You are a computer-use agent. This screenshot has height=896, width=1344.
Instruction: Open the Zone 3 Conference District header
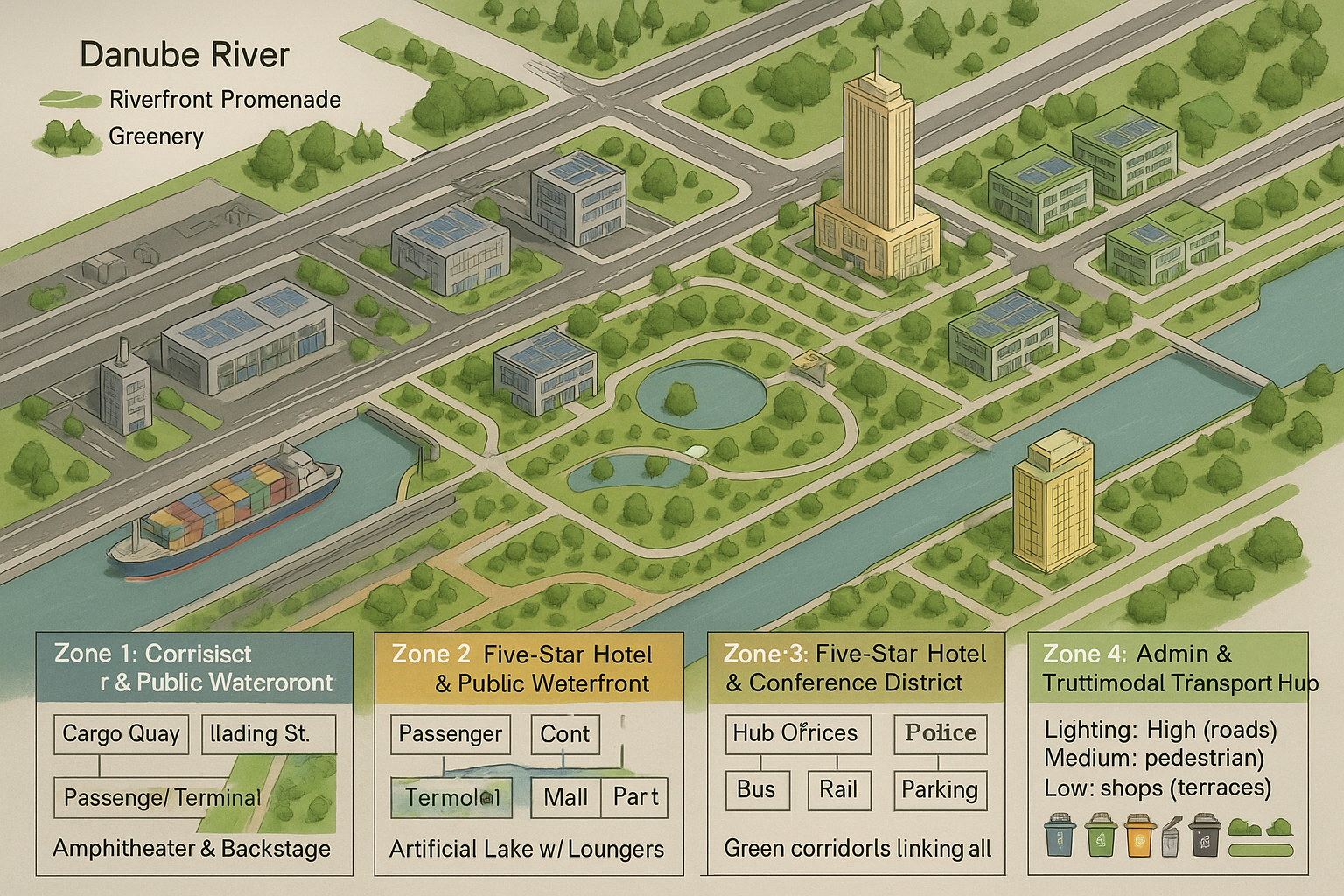tap(855, 668)
